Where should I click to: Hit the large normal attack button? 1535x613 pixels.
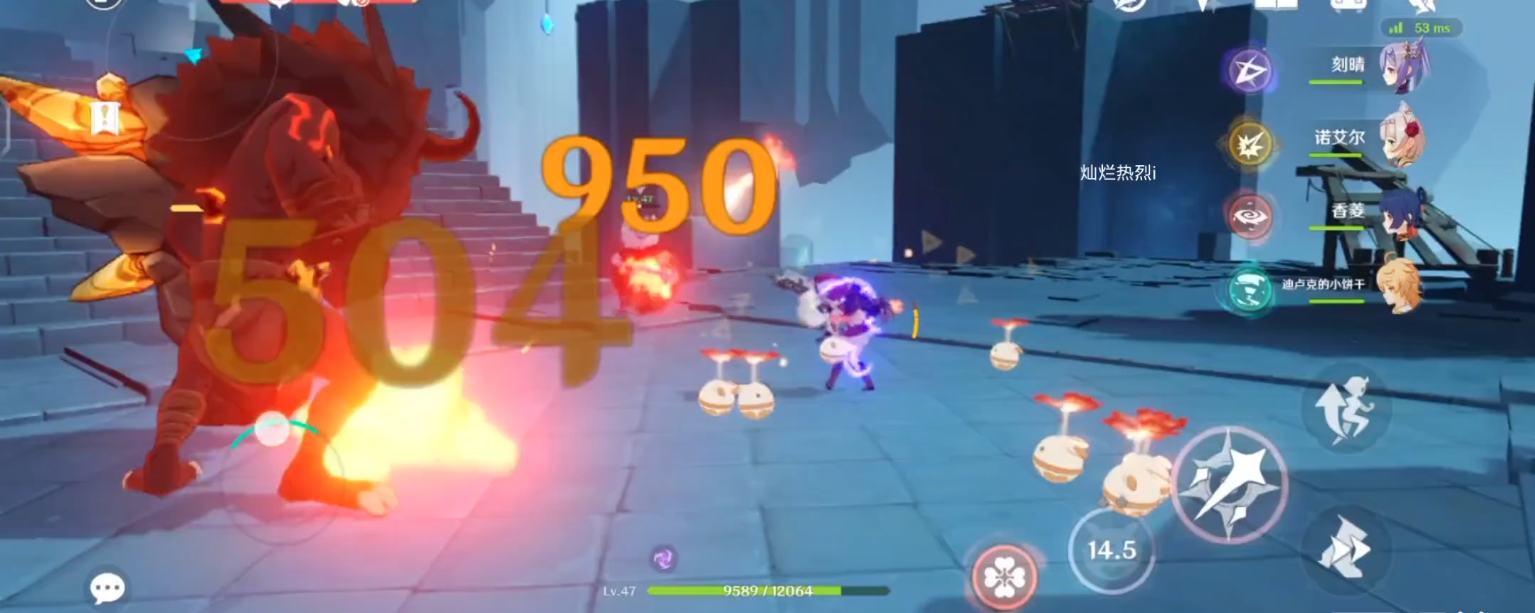coord(1229,484)
